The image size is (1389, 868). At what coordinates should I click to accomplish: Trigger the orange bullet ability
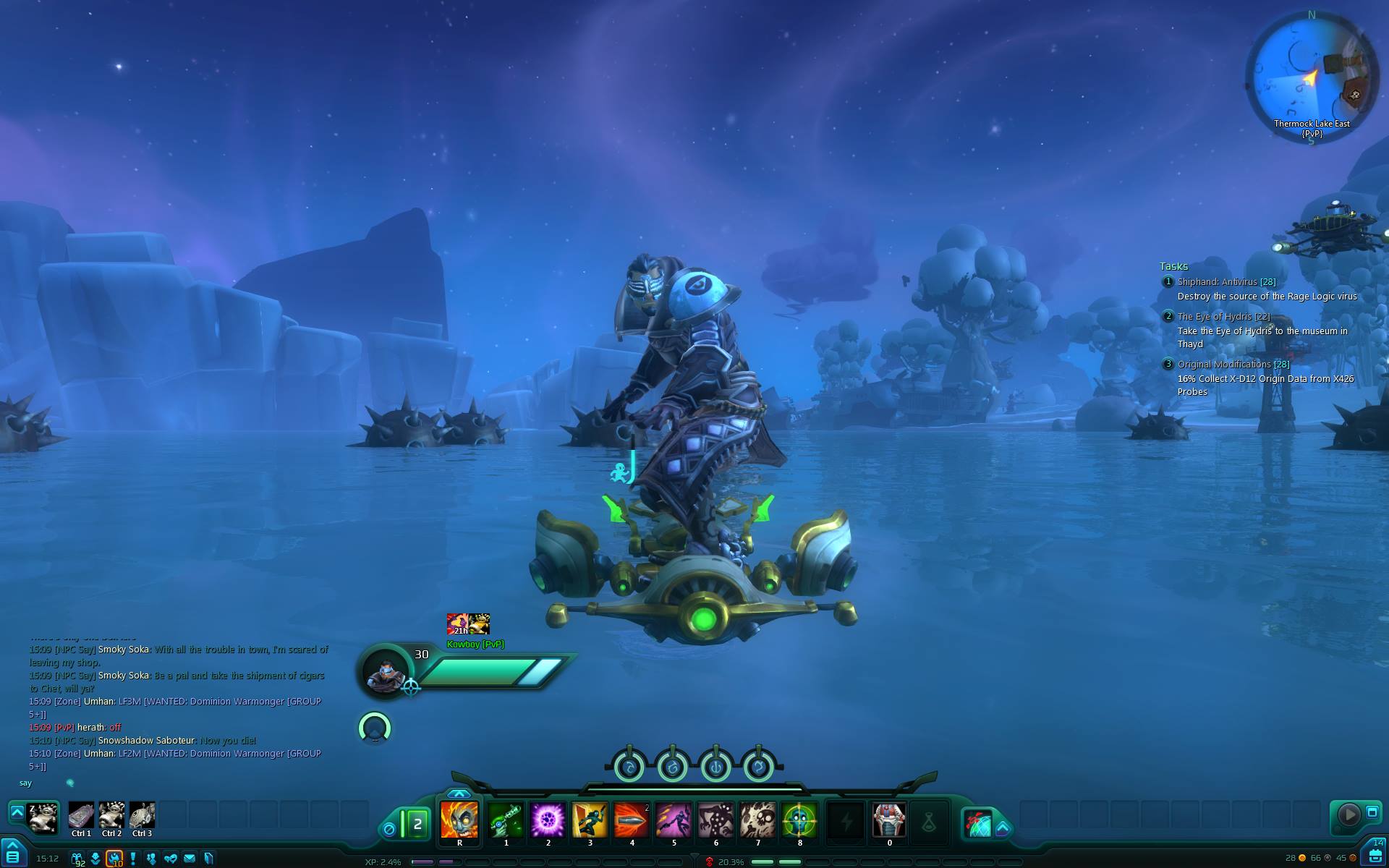coord(632,820)
